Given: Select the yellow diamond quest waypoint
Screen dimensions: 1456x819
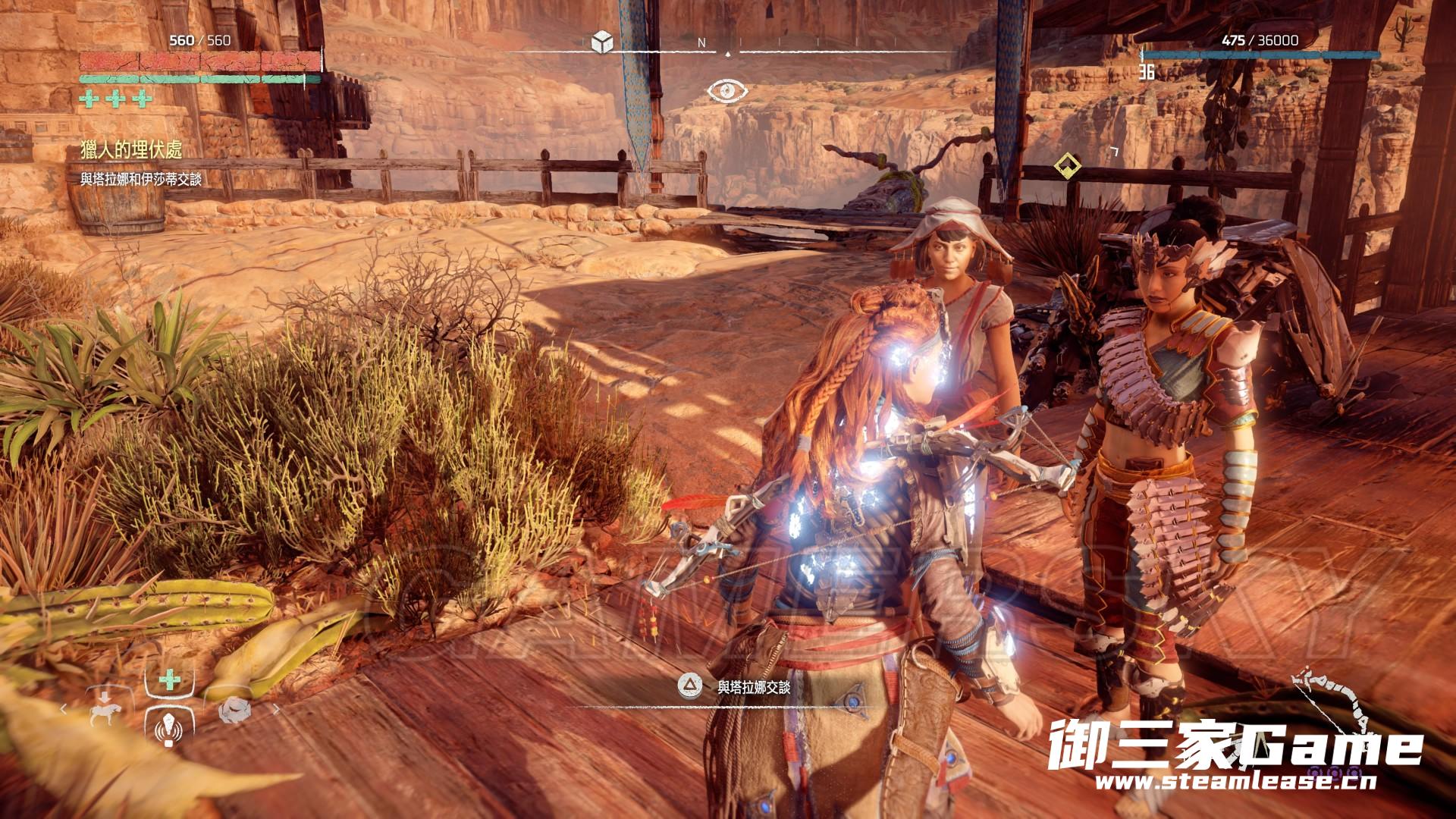Looking at the screenshot, I should pyautogui.click(x=1067, y=165).
